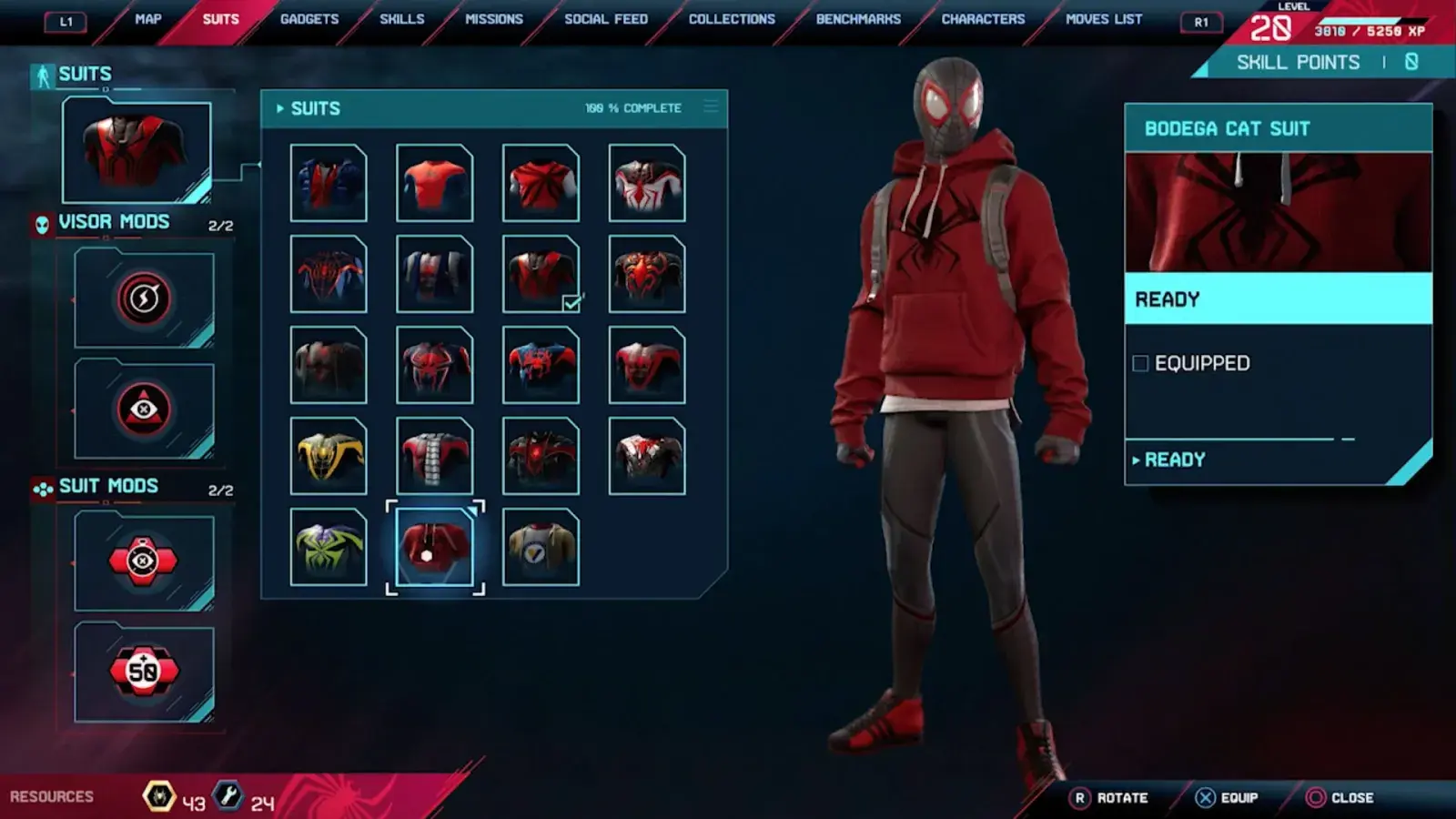Viewport: 1456px width, 819px height.
Task: Open the eye triangle visor mod slot
Action: point(144,409)
